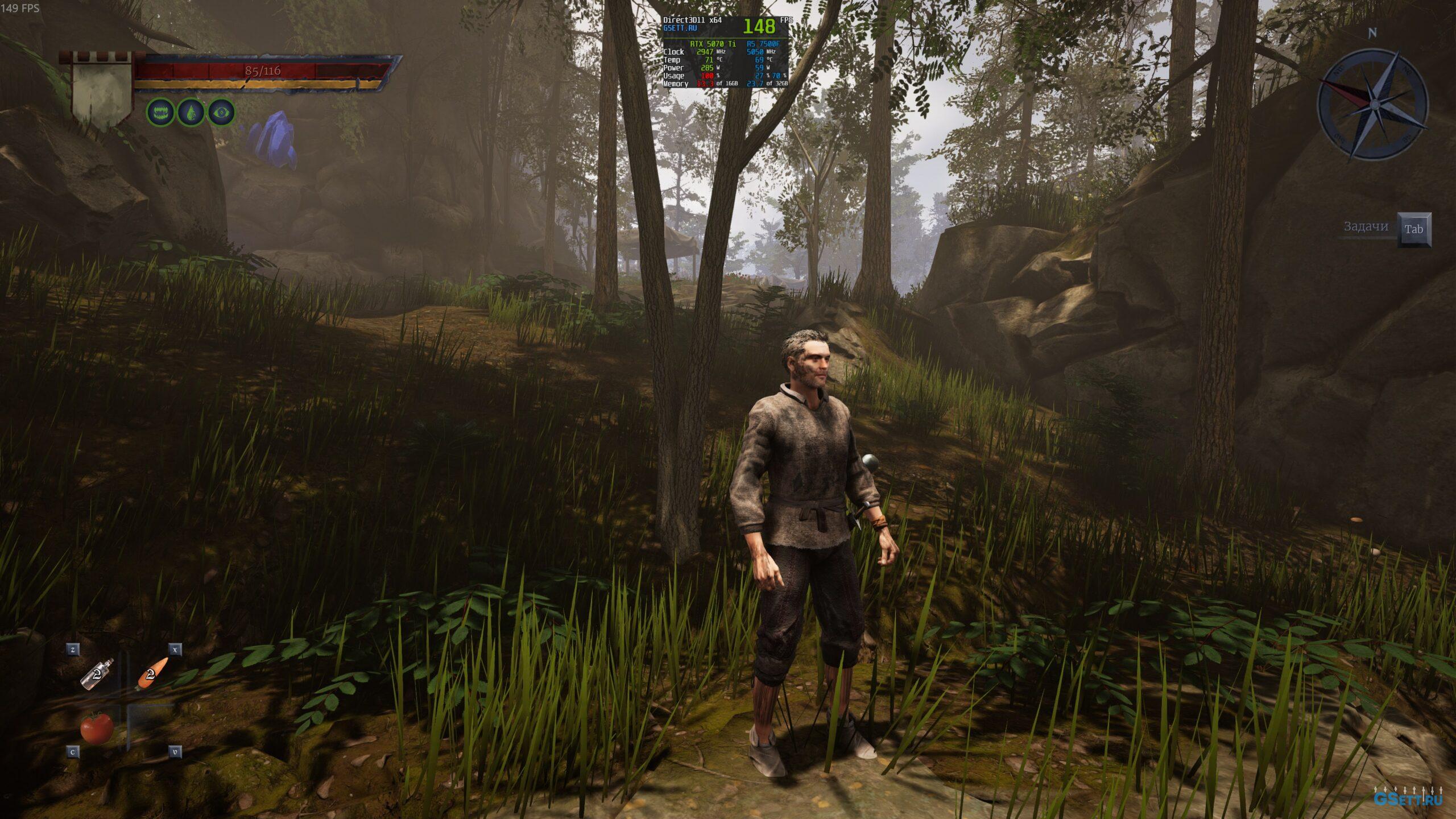The image size is (1456, 819).
Task: Choose the tomato quick slot
Action: 97,727
